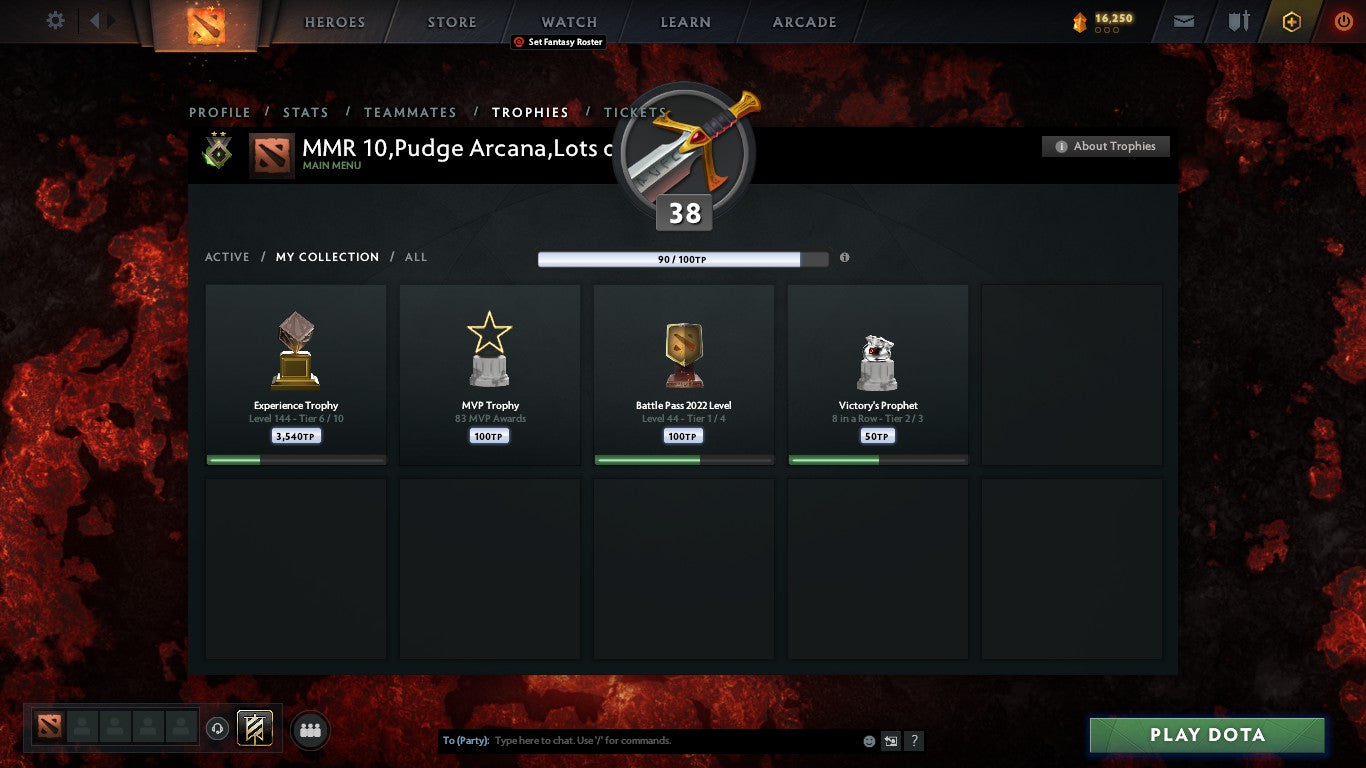Open the mail notifications inbox icon
Viewport: 1366px width, 768px height.
pyautogui.click(x=1183, y=20)
